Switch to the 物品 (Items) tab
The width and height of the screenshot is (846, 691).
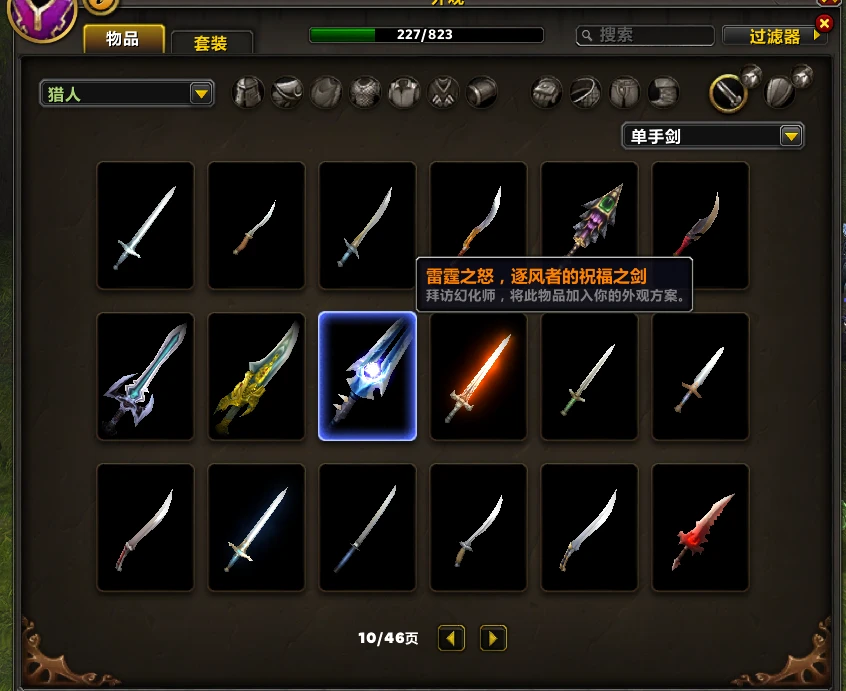click(x=124, y=40)
